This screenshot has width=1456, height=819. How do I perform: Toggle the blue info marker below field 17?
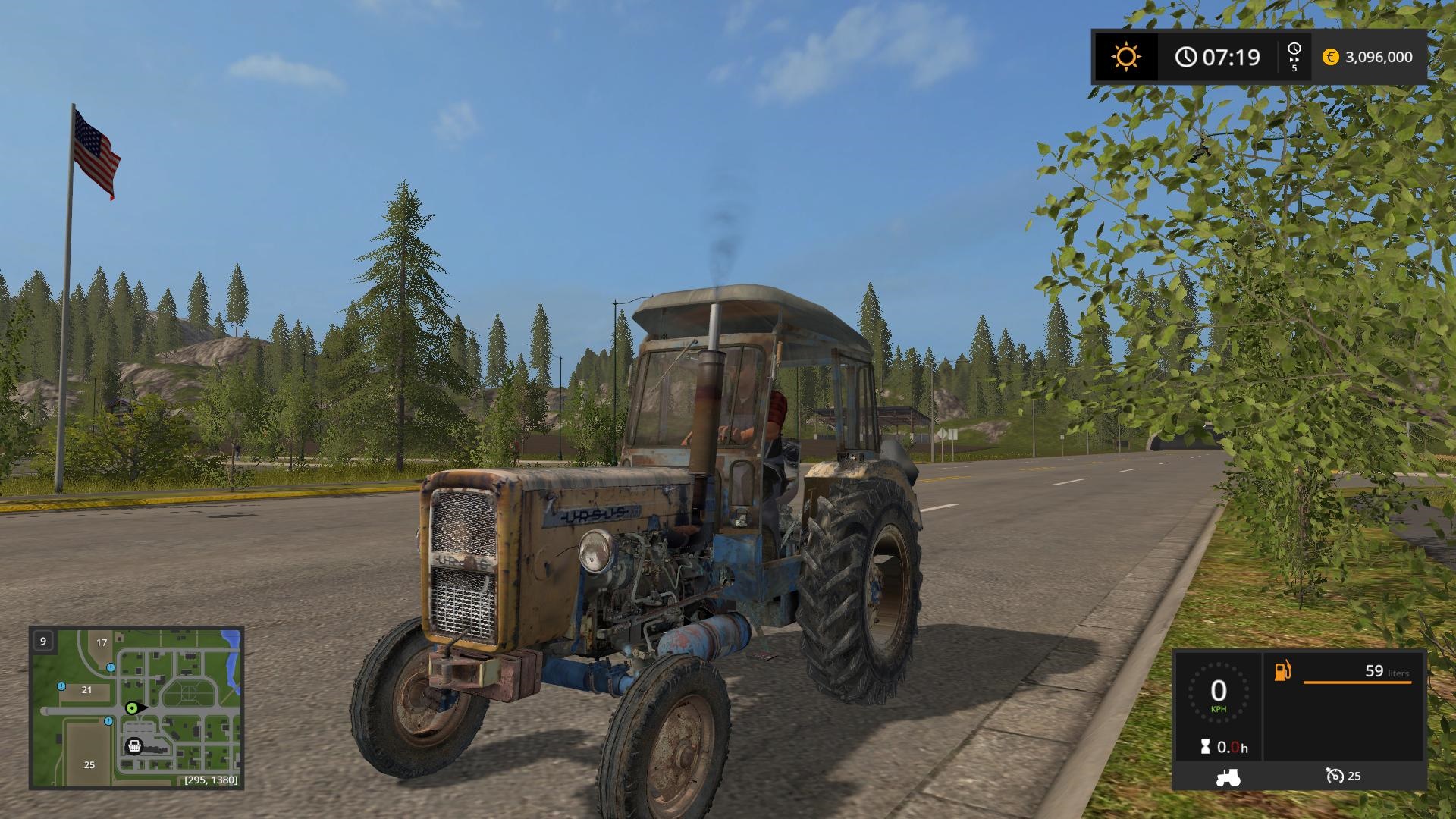pos(111,667)
